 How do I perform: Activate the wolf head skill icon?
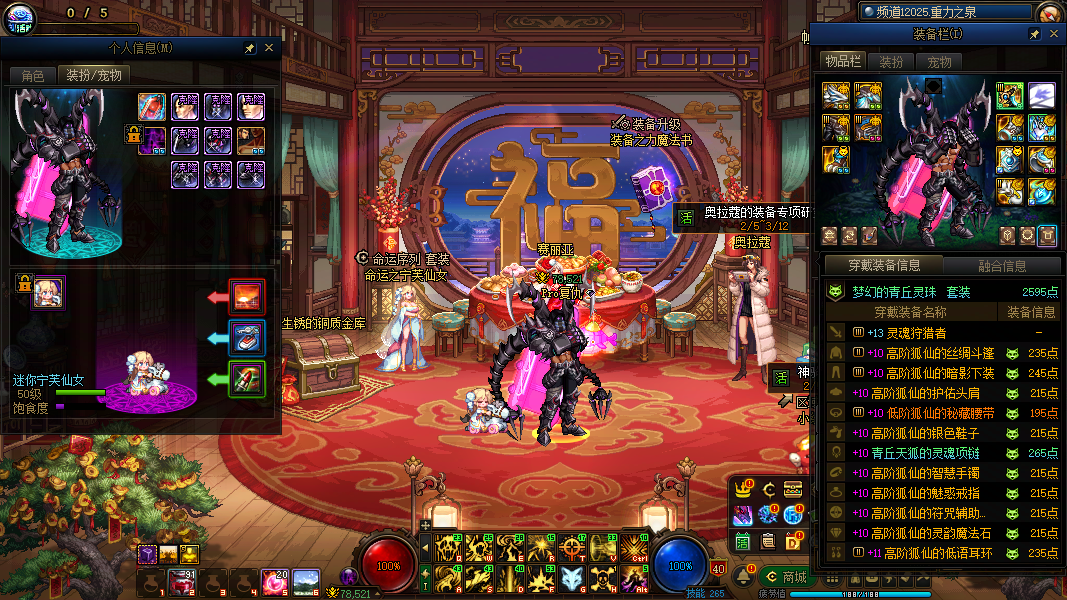point(571,578)
